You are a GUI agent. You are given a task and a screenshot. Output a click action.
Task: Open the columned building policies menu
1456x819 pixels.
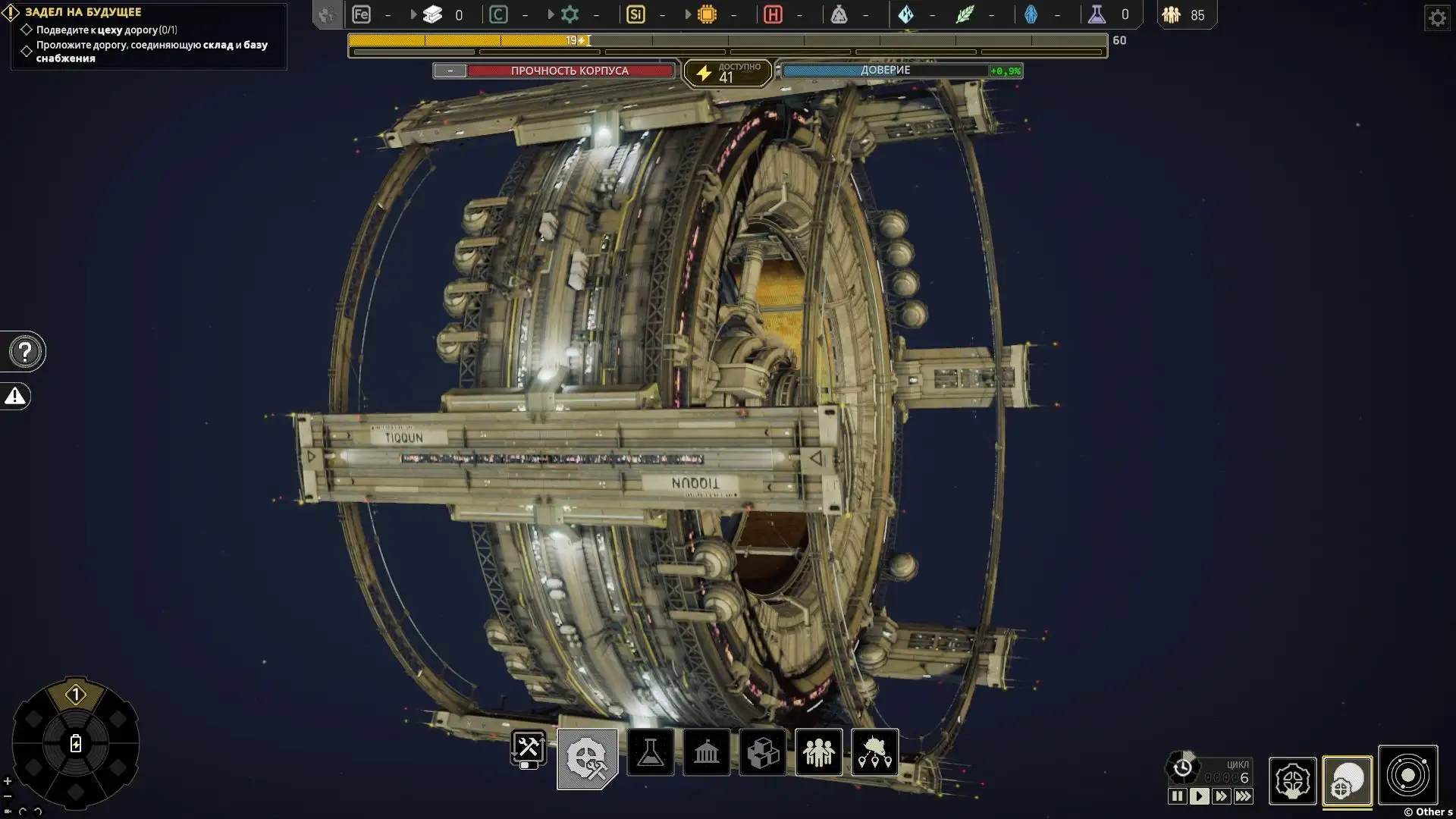pyautogui.click(x=707, y=752)
